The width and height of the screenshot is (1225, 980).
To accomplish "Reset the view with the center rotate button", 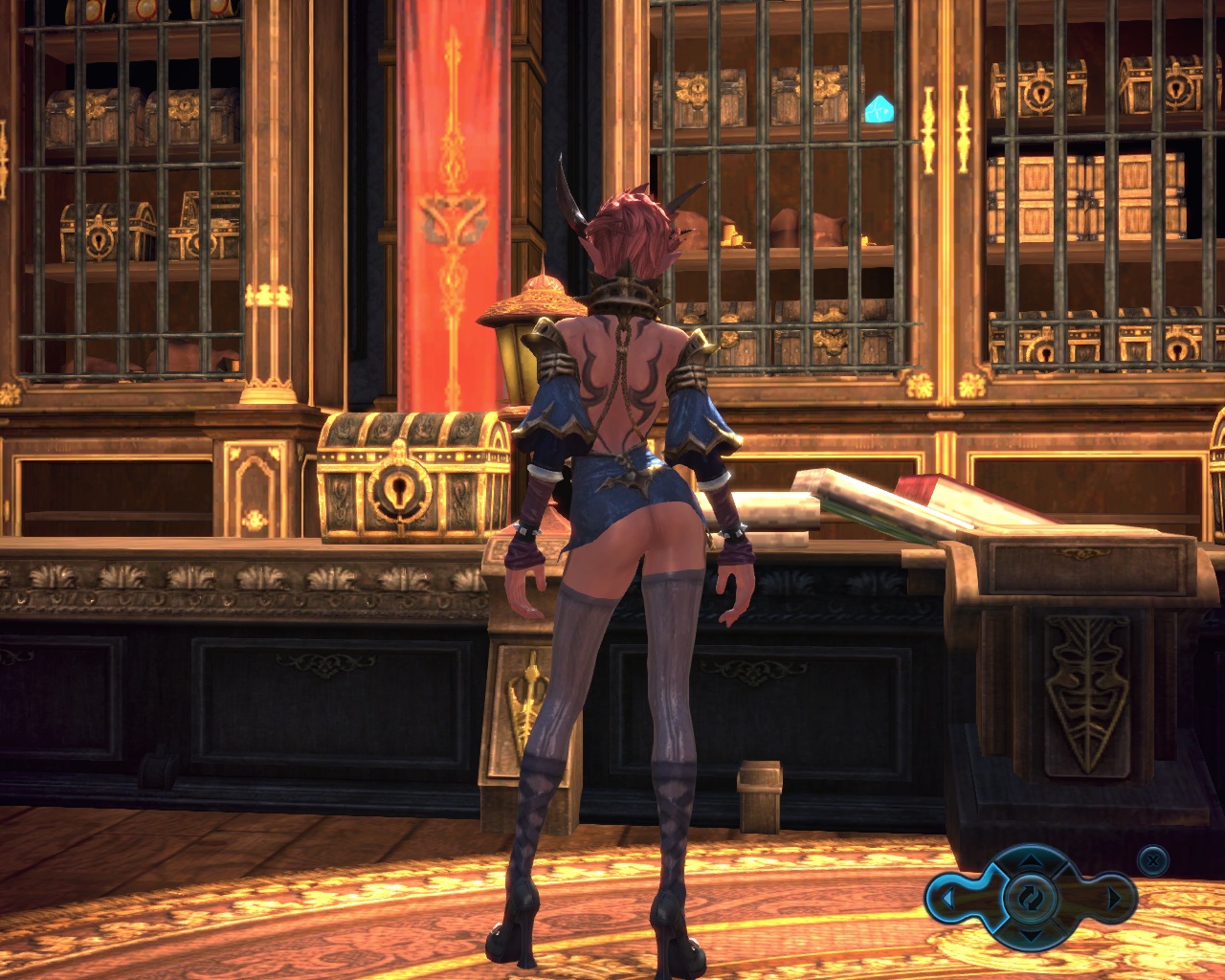I will [1030, 898].
